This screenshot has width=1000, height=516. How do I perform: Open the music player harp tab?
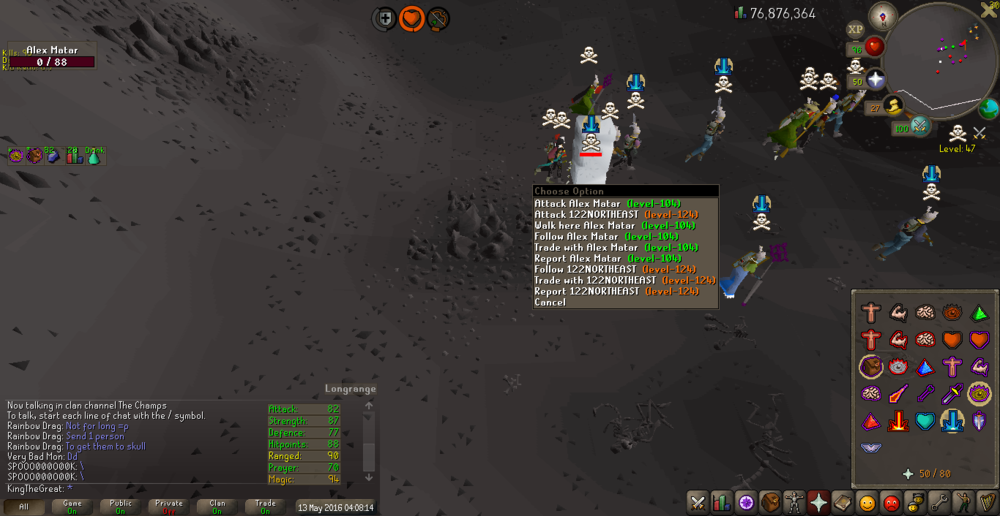coord(986,502)
